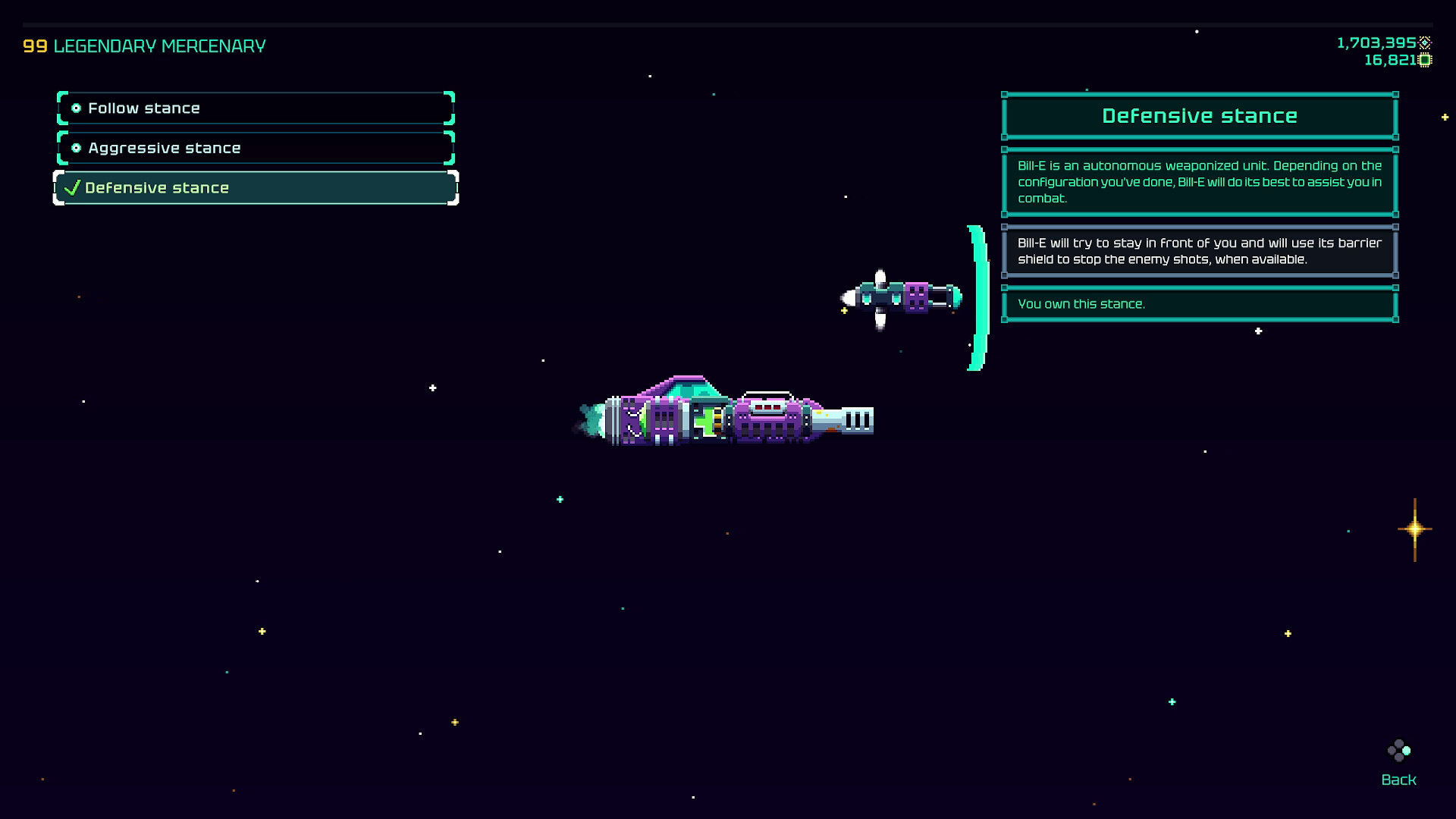Collapse the 'You own this stance' panel

[x=1198, y=303]
